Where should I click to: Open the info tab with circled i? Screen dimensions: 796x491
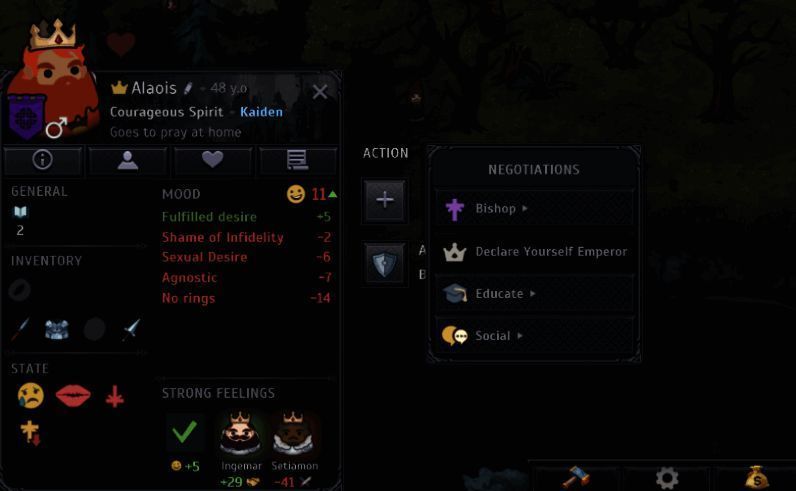pyautogui.click(x=42, y=159)
